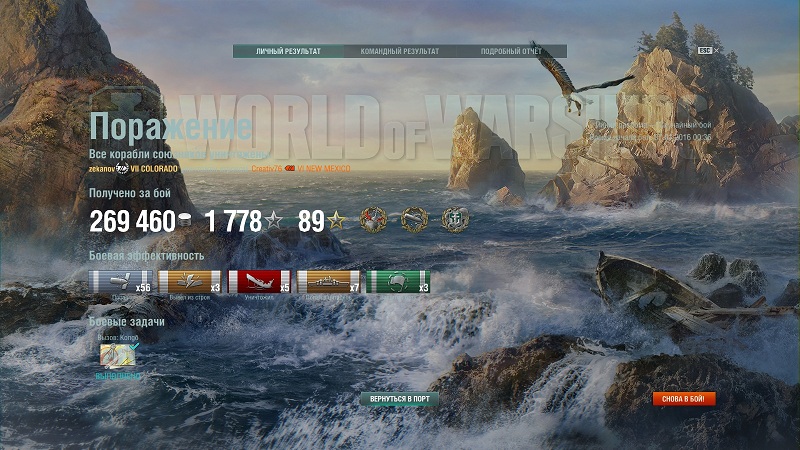Image resolution: width=800 pixels, height=450 pixels.
Task: Select the citadel hit ribbon x7
Action: click(329, 282)
